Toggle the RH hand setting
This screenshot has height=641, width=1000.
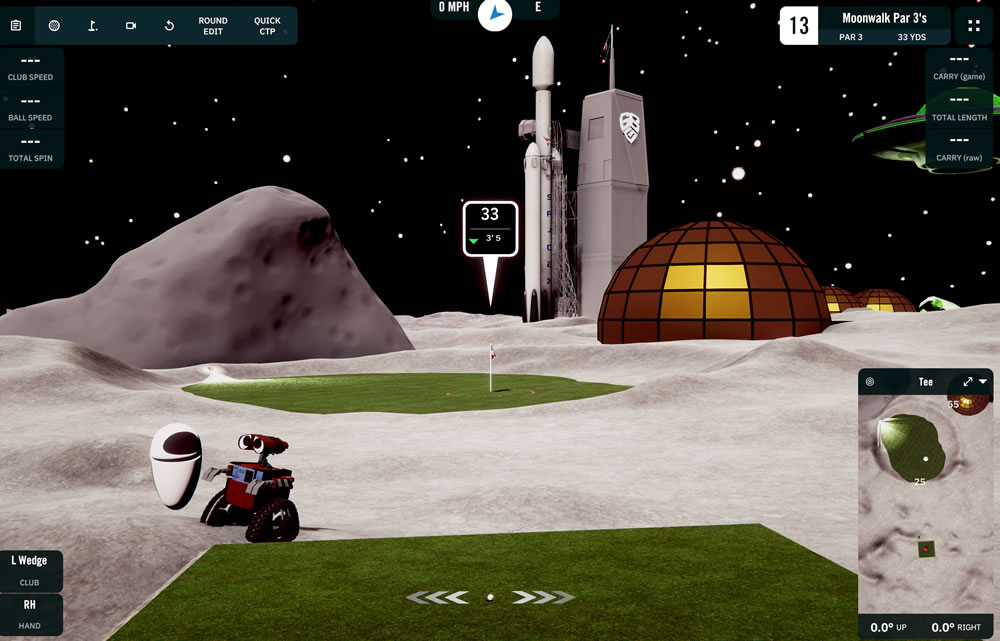30,611
